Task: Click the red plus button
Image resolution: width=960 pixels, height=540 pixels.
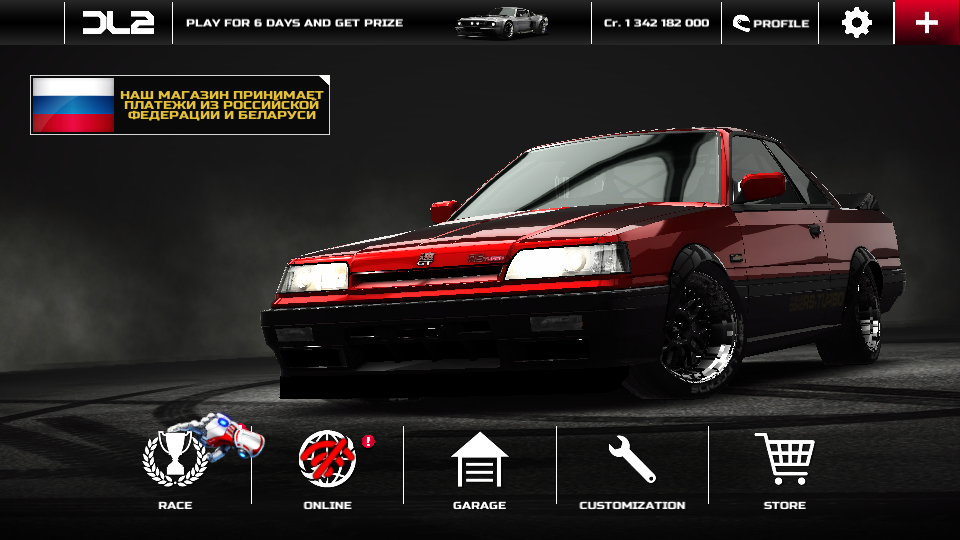Action: click(927, 22)
